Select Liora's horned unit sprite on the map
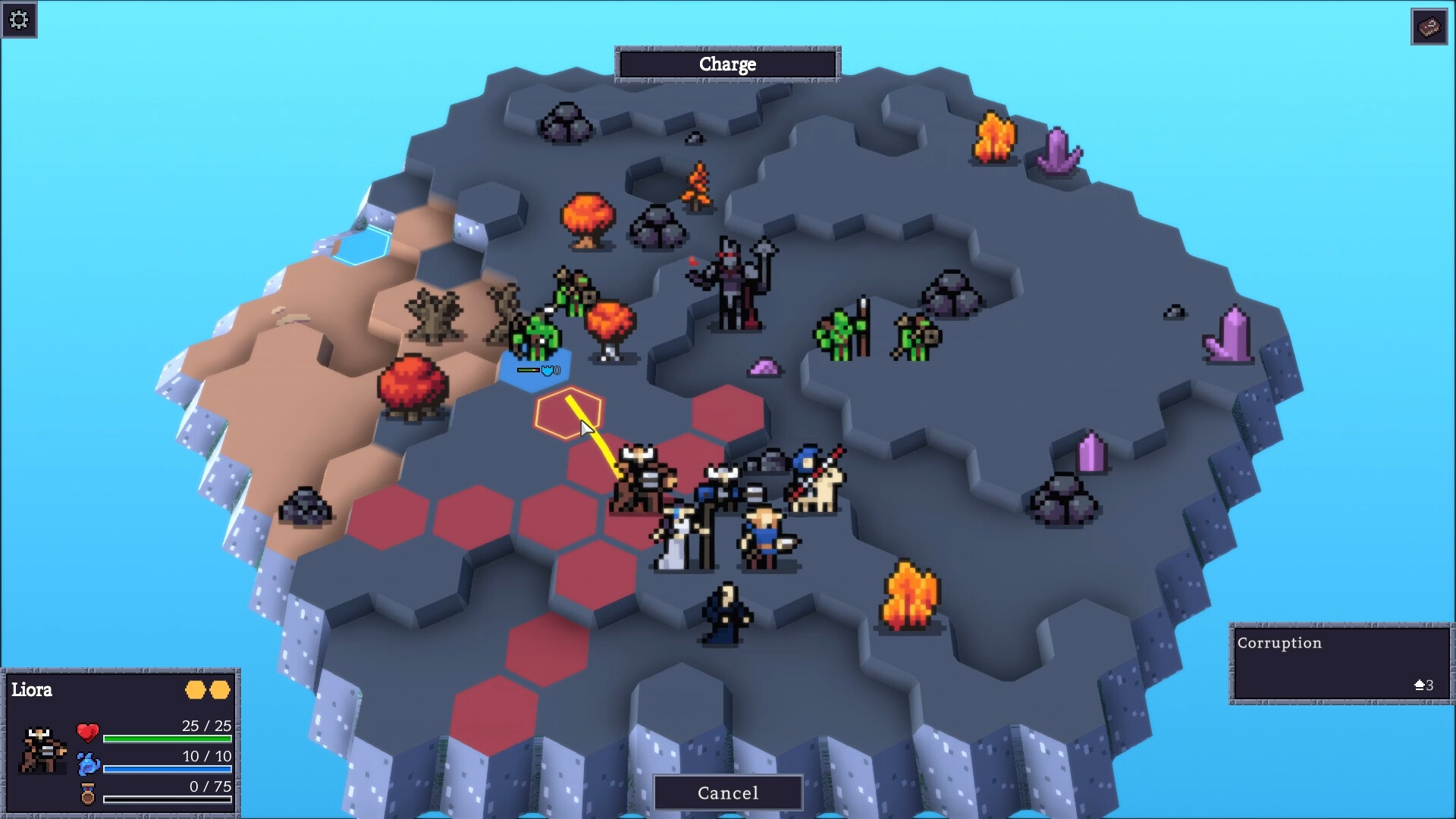This screenshot has width=1456, height=819. click(x=641, y=478)
